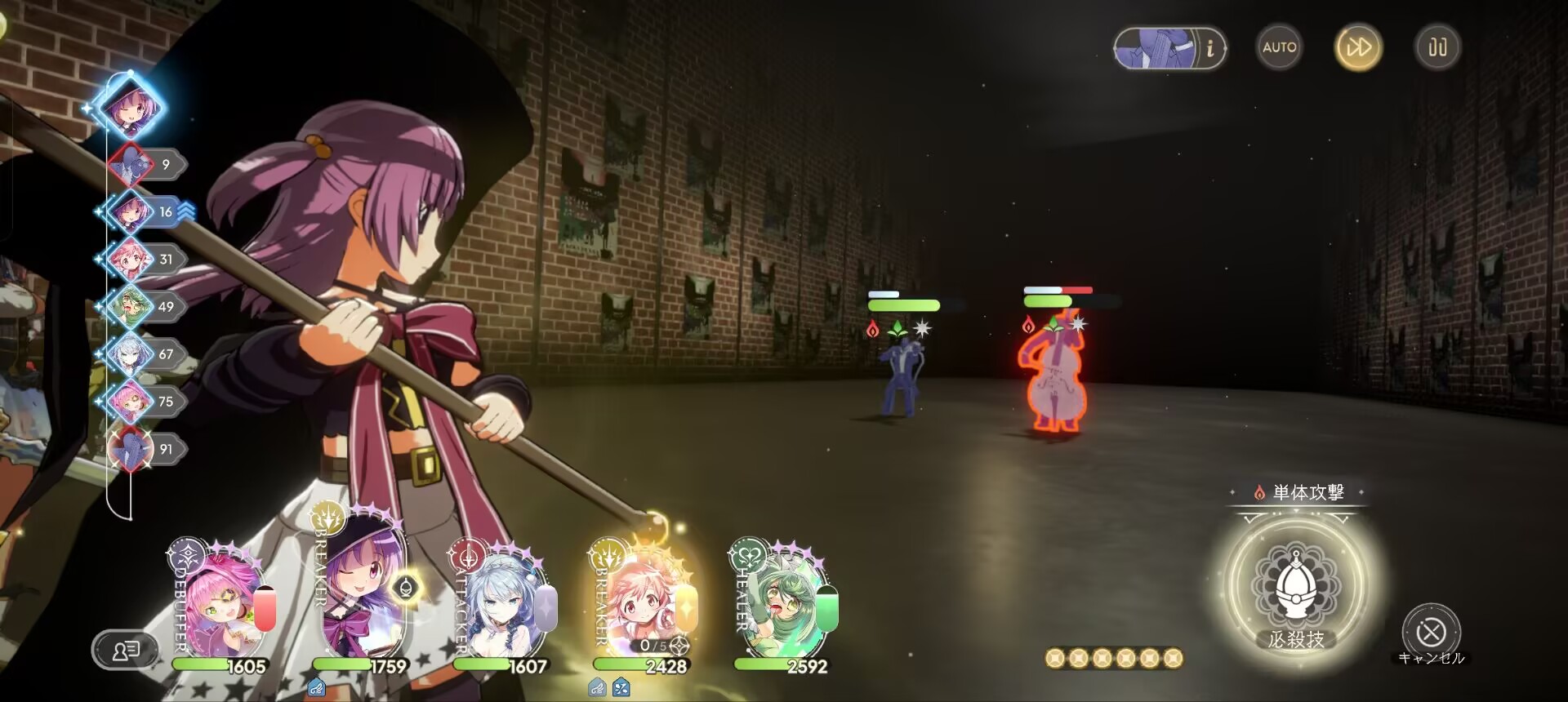Toggle AUTO battle mode

pyautogui.click(x=1279, y=47)
